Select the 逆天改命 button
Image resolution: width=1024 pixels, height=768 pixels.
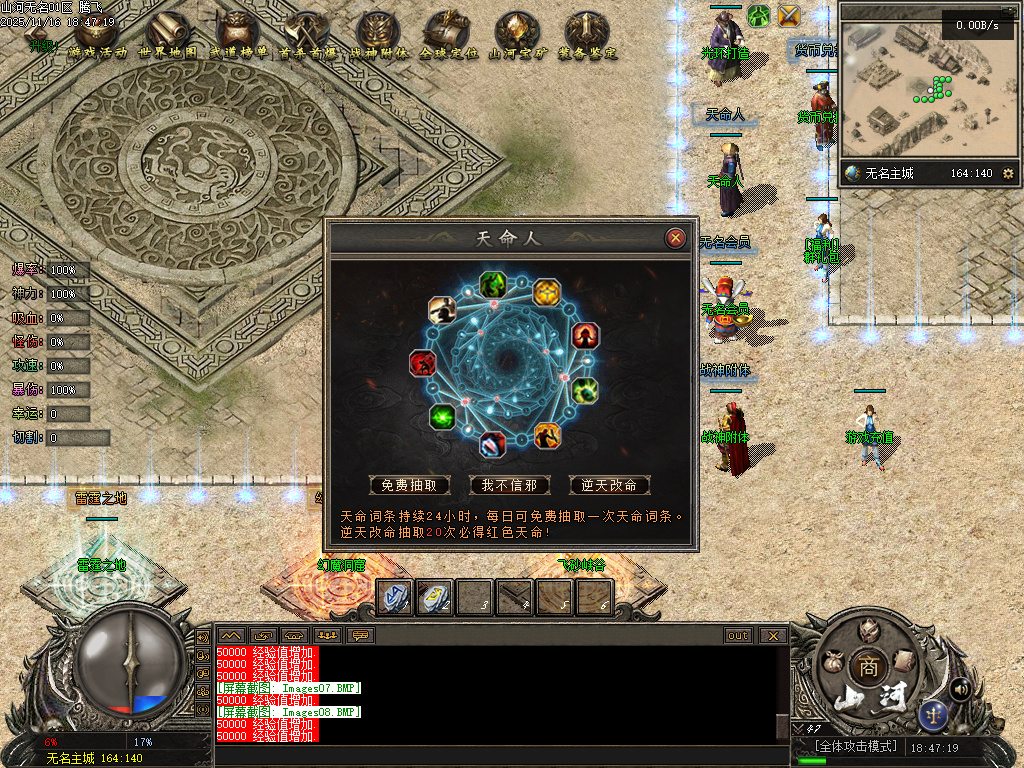click(x=610, y=485)
